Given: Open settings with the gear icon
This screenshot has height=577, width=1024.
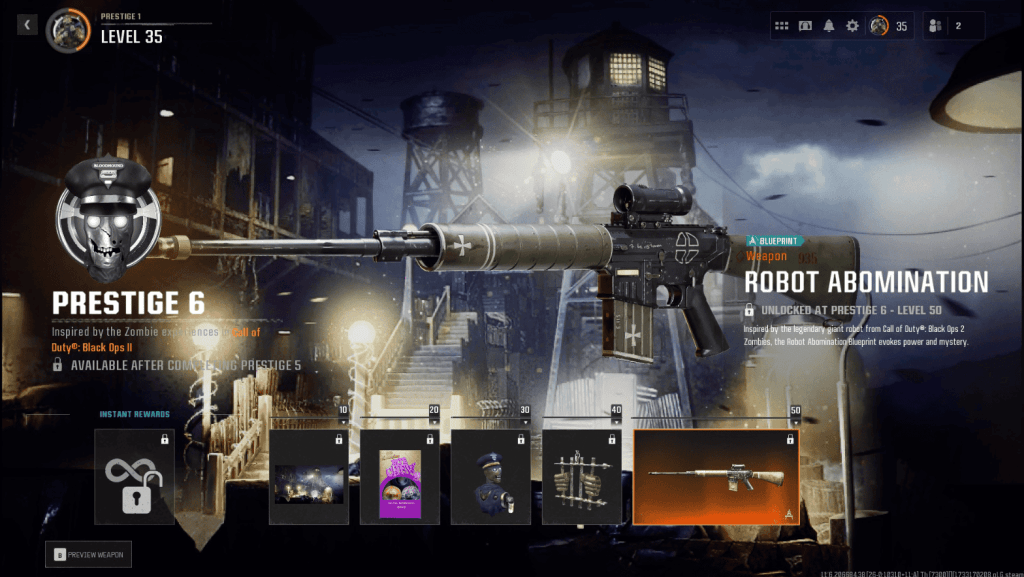Looking at the screenshot, I should [852, 26].
